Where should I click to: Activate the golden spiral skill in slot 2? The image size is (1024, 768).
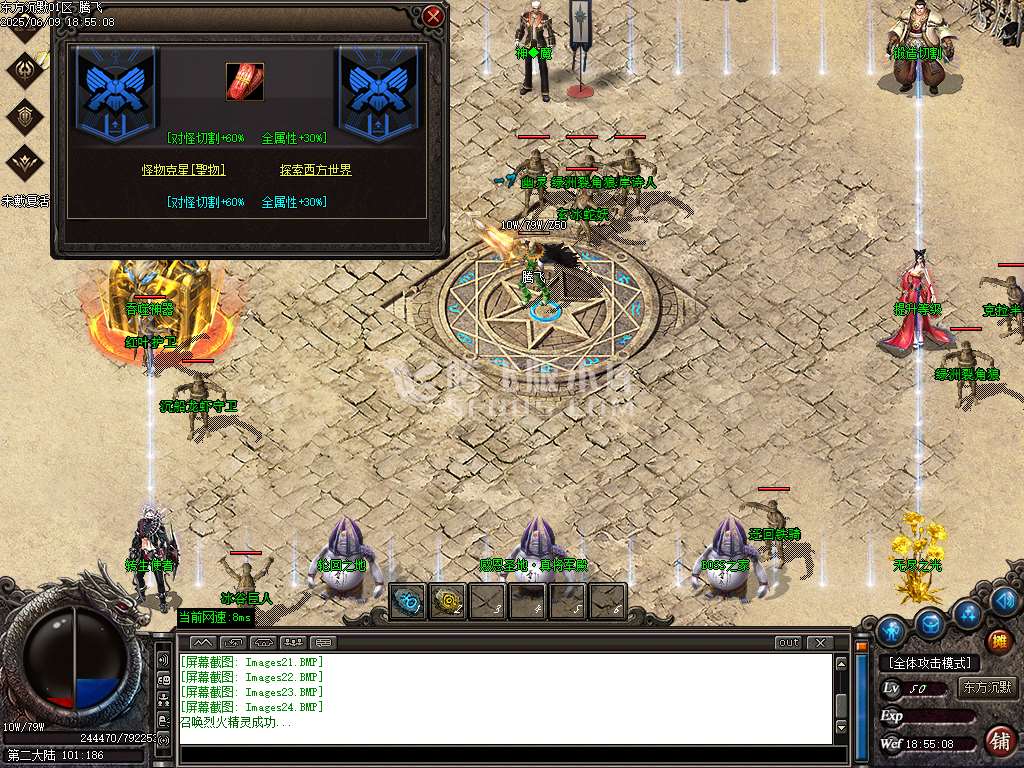pos(448,601)
